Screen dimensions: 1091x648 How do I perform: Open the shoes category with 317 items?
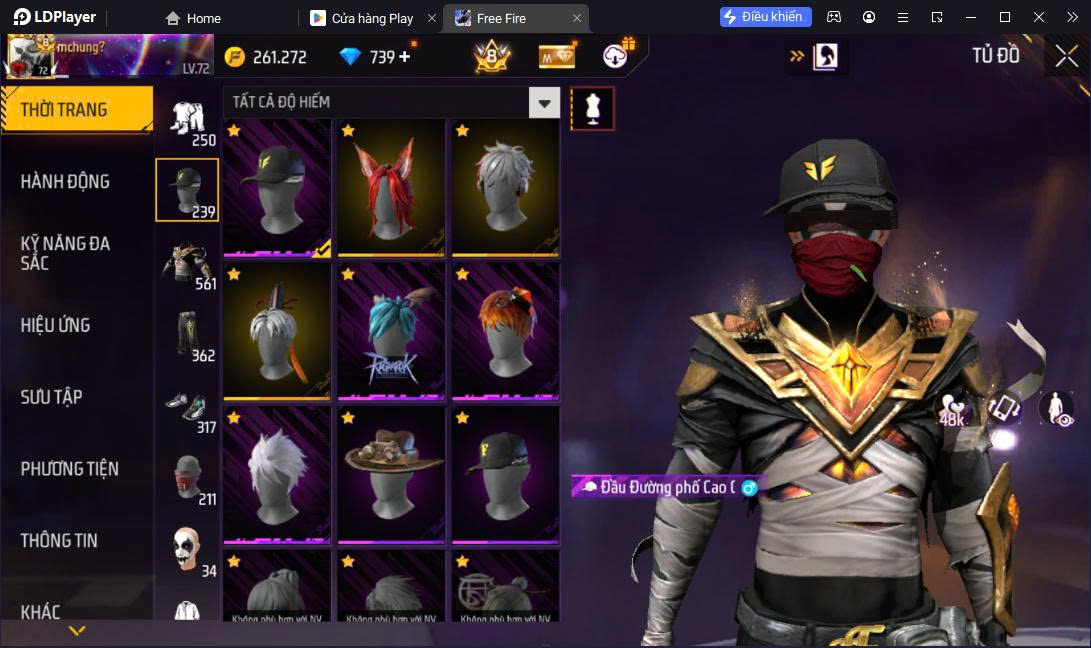click(x=187, y=408)
